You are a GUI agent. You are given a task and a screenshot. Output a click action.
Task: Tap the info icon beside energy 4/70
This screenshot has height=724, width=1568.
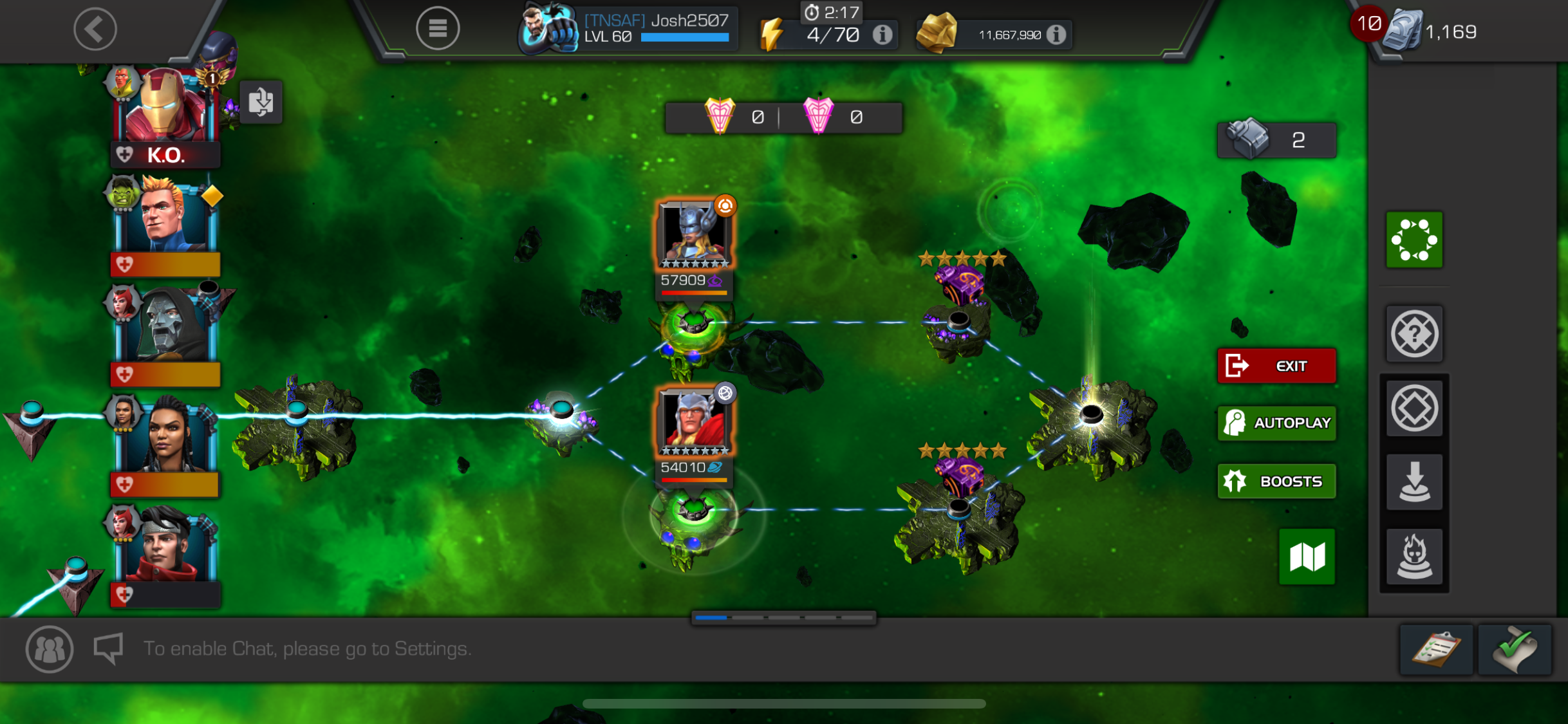881,35
